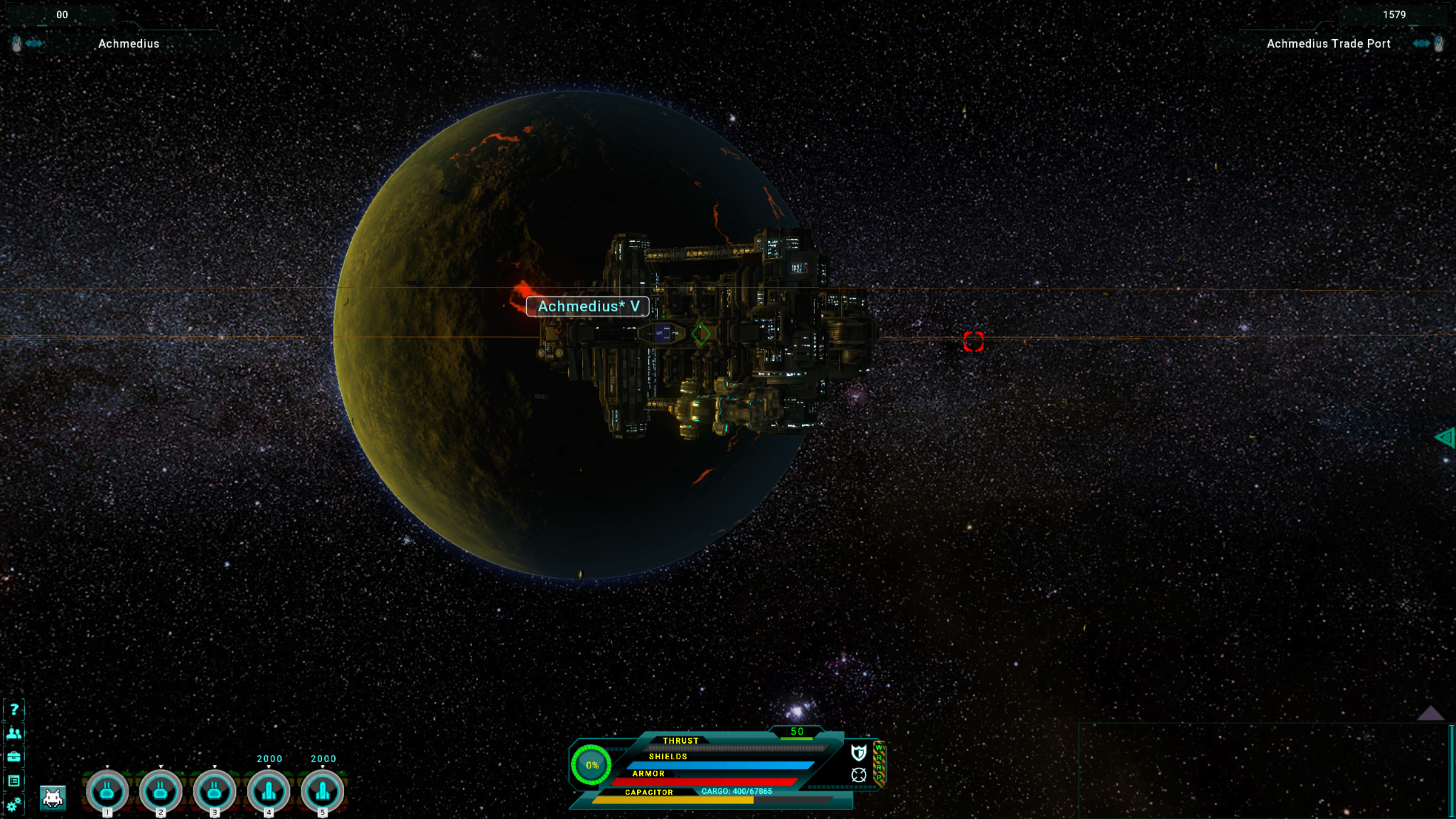Open the help question mark icon
The width and height of the screenshot is (1456, 819).
(14, 709)
